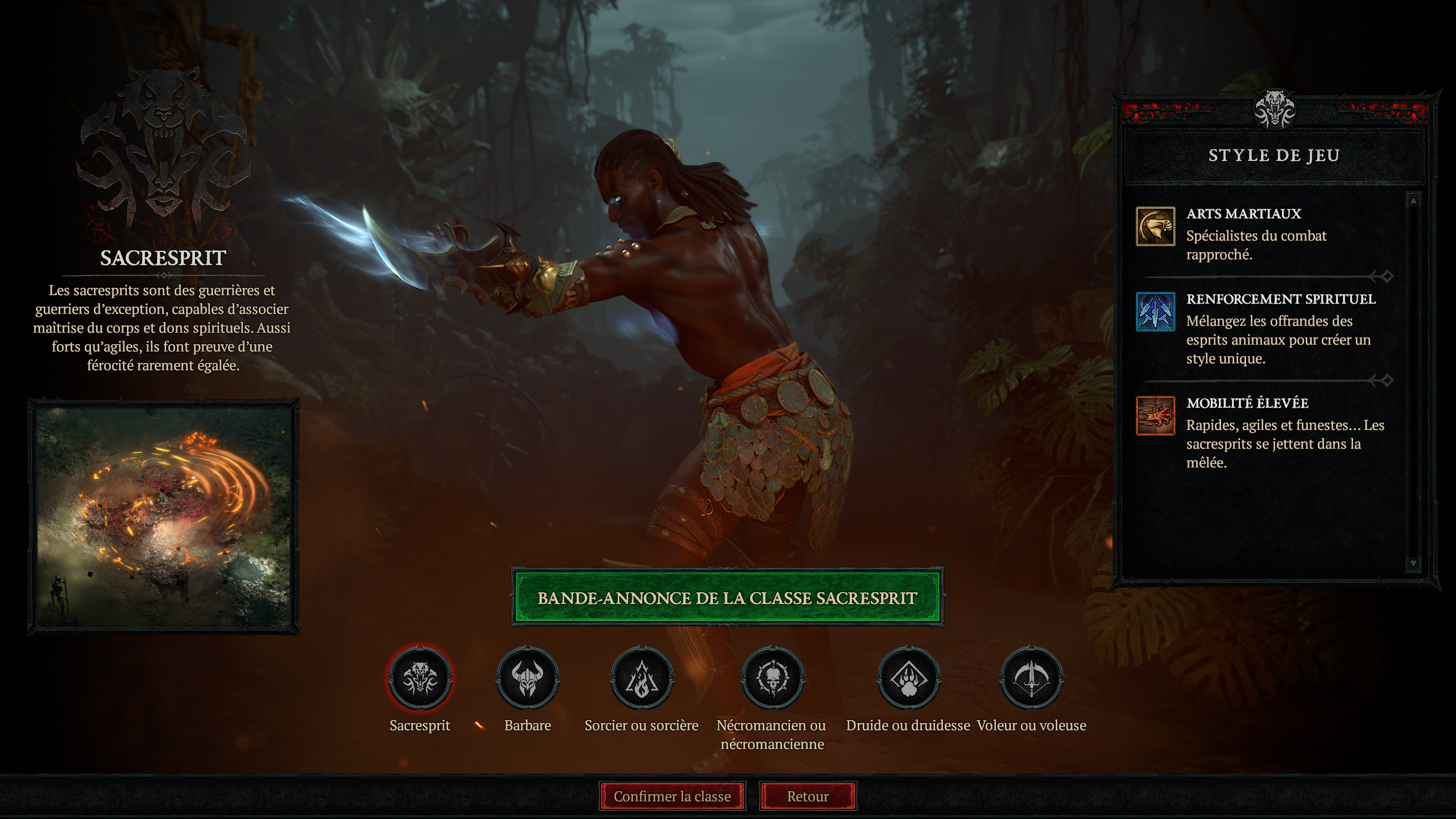The height and width of the screenshot is (819, 1456).
Task: Click the Retour back button
Action: point(807,796)
